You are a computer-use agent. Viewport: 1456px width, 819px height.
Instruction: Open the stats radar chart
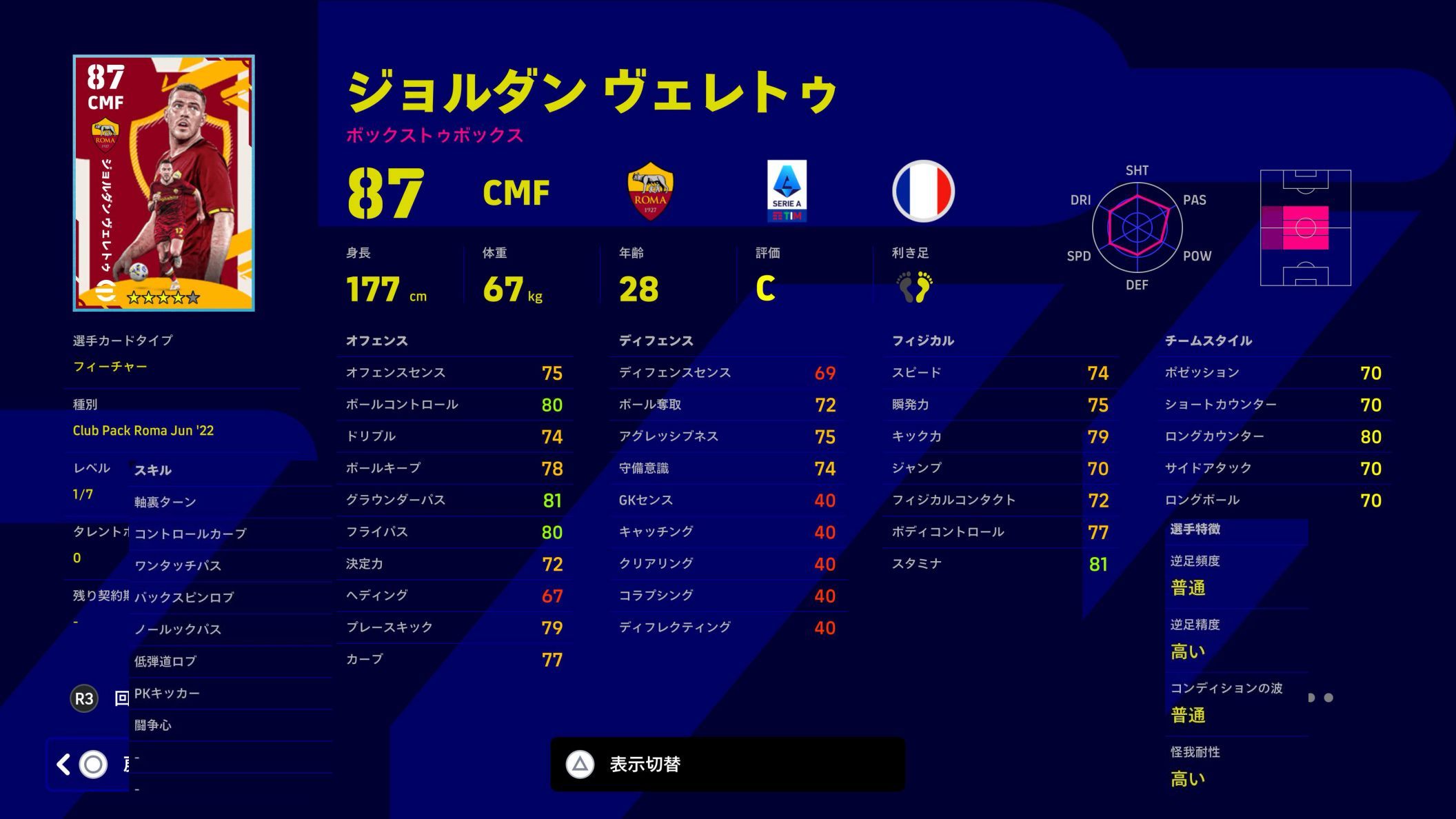1137,228
